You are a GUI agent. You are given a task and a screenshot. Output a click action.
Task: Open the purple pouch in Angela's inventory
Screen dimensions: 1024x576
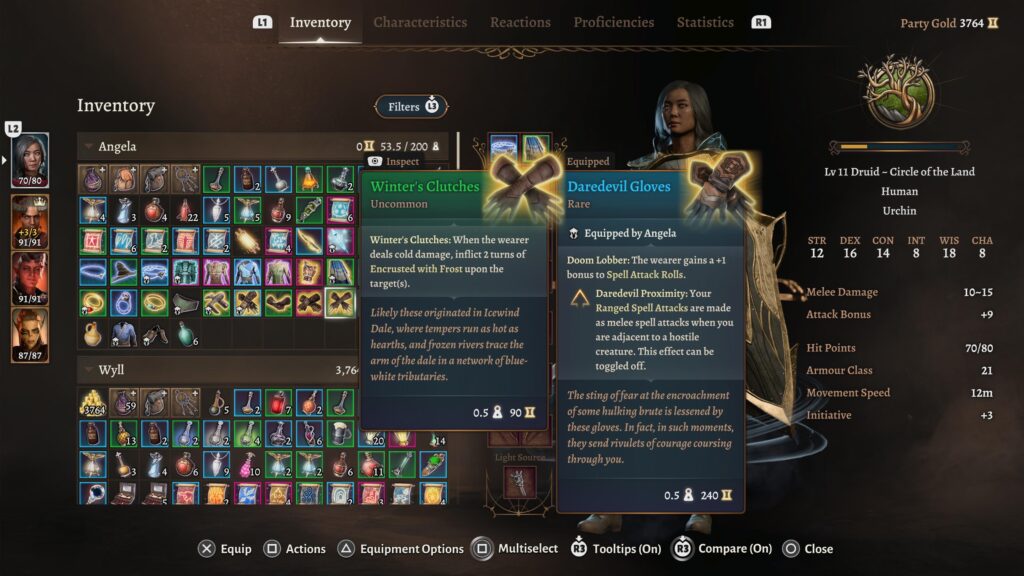tap(93, 179)
